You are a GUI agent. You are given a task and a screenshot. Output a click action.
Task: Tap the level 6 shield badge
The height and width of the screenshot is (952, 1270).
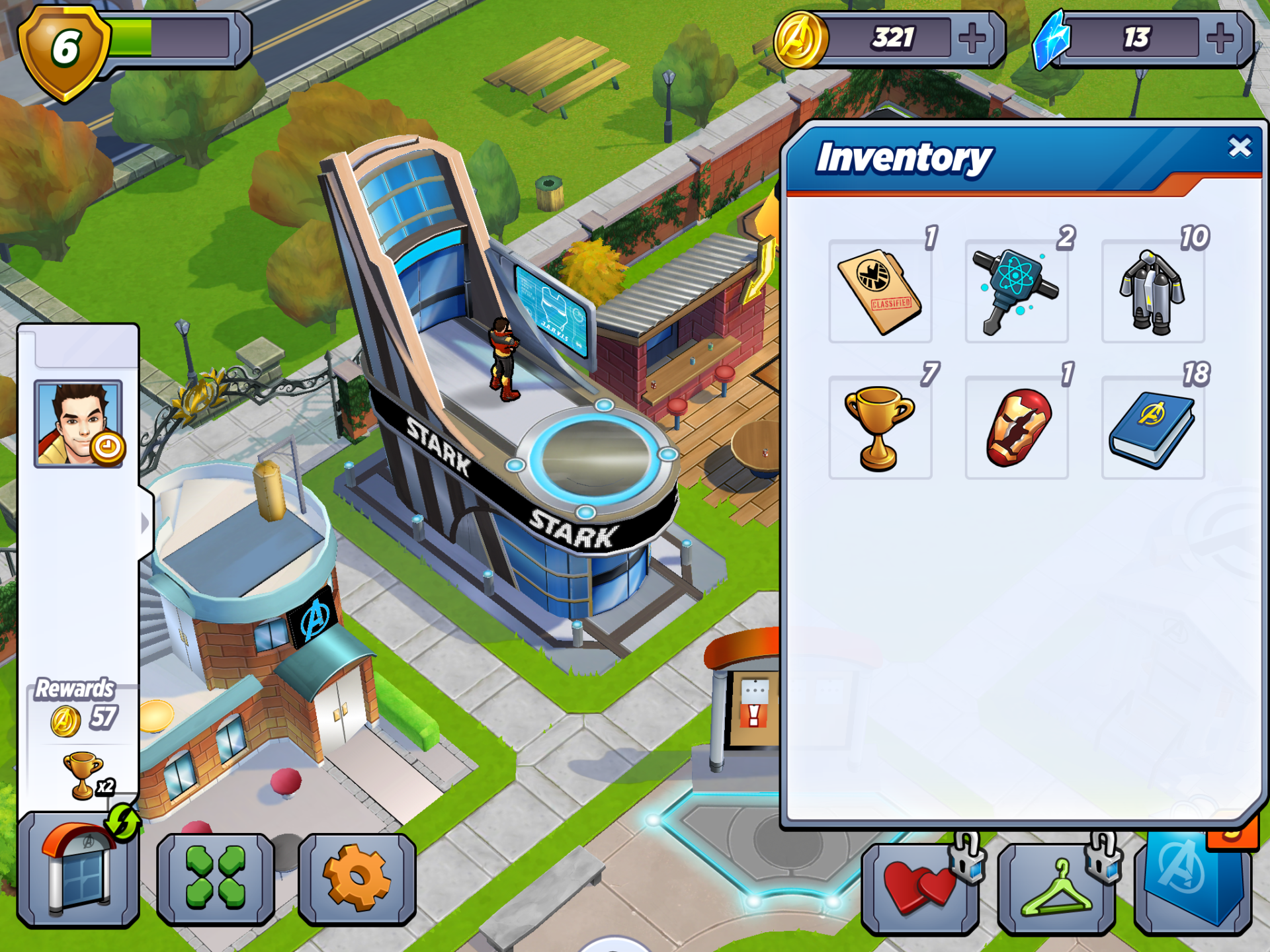point(64,51)
